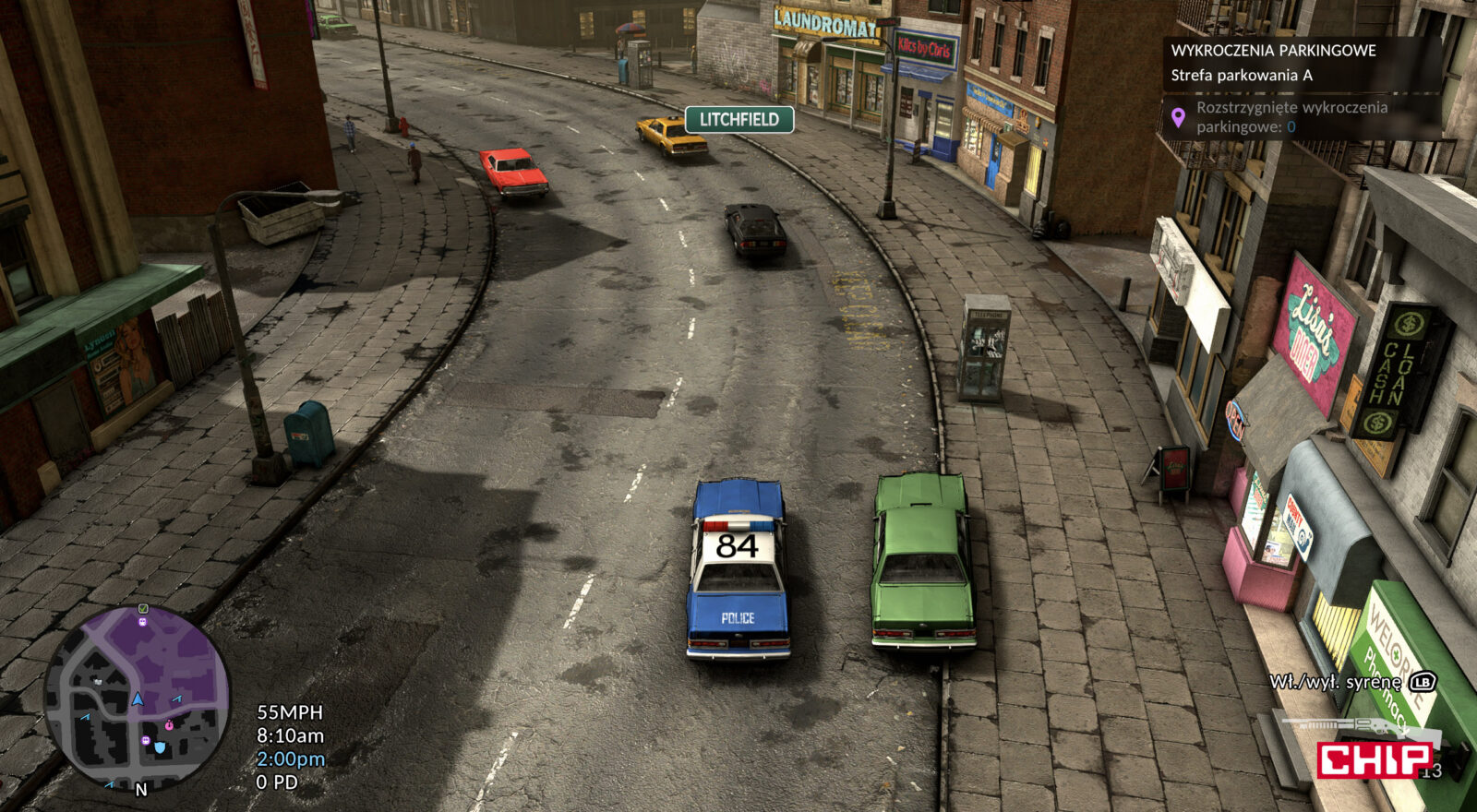Click the blue shield marker on minimap
Image resolution: width=1477 pixels, height=812 pixels.
tap(160, 746)
